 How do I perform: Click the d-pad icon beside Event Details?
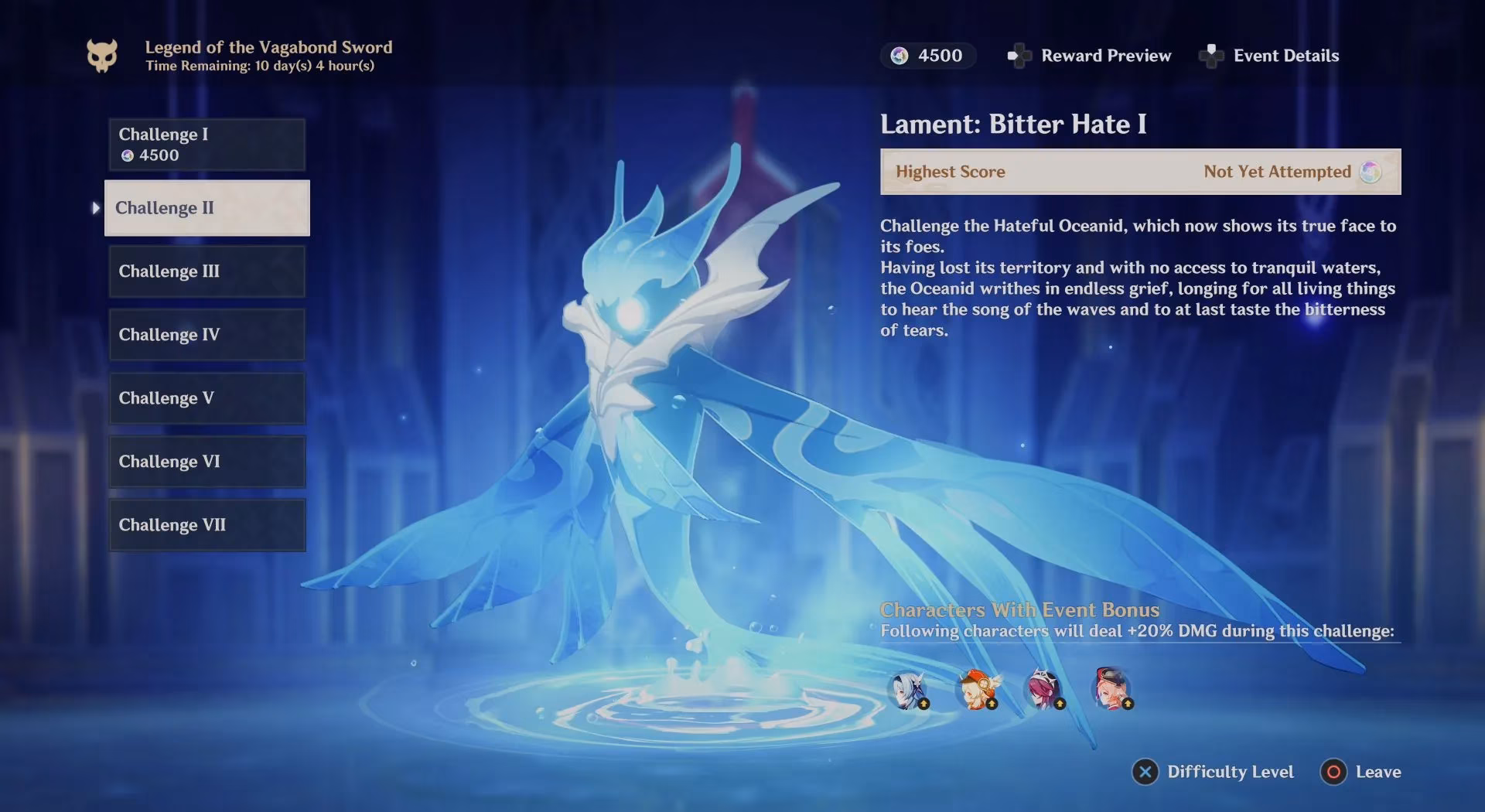(x=1212, y=56)
